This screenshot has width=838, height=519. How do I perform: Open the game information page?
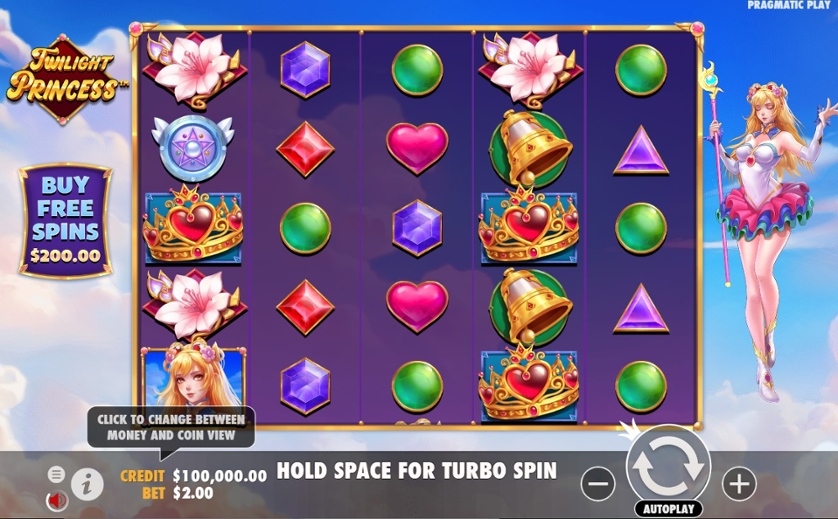coord(87,484)
